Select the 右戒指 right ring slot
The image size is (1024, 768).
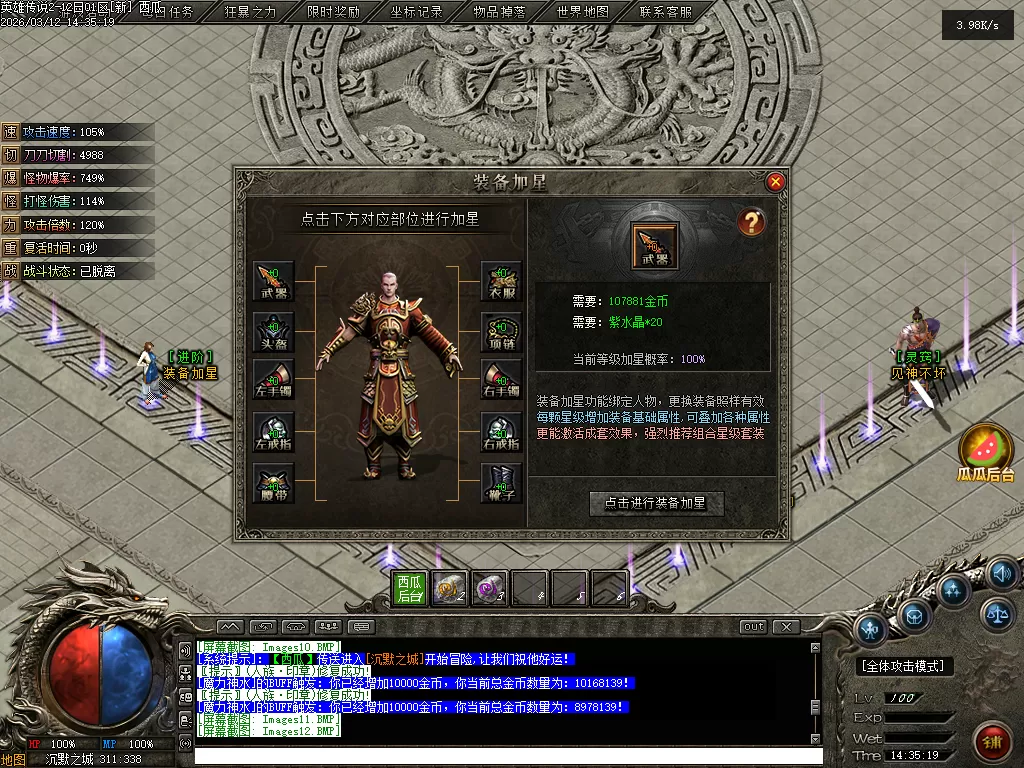tap(501, 432)
